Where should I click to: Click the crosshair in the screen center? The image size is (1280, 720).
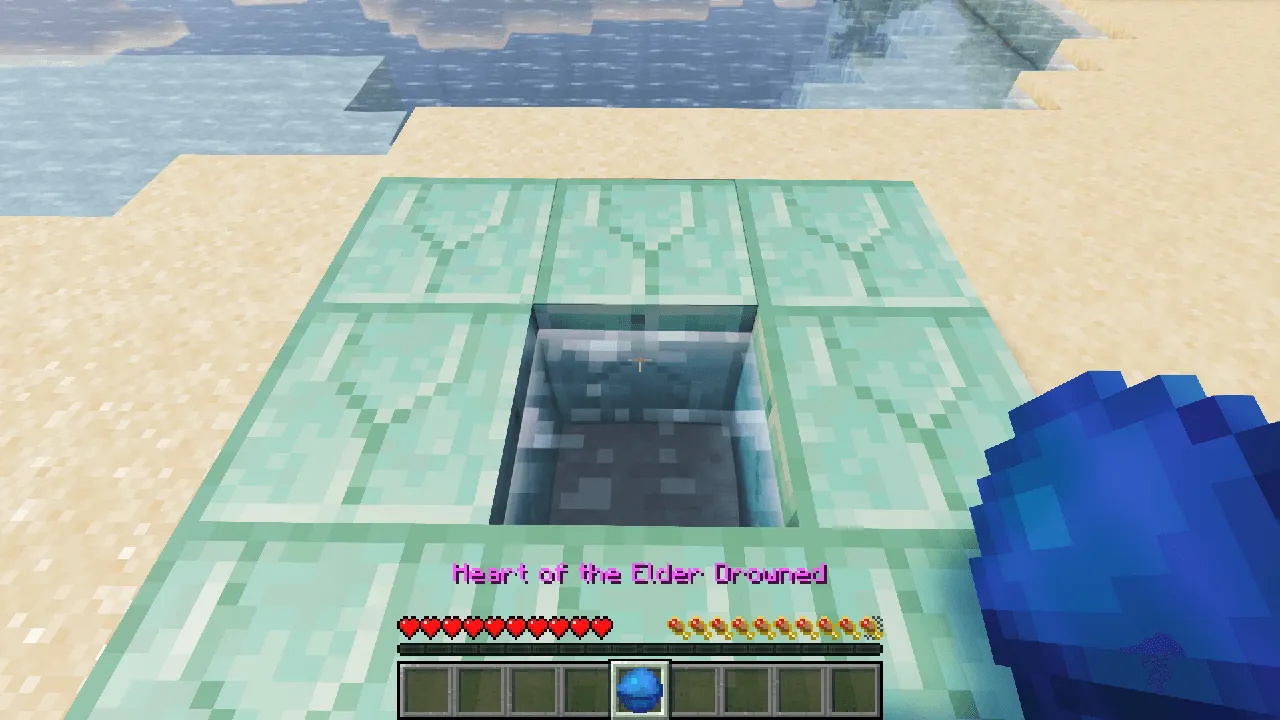(x=640, y=360)
